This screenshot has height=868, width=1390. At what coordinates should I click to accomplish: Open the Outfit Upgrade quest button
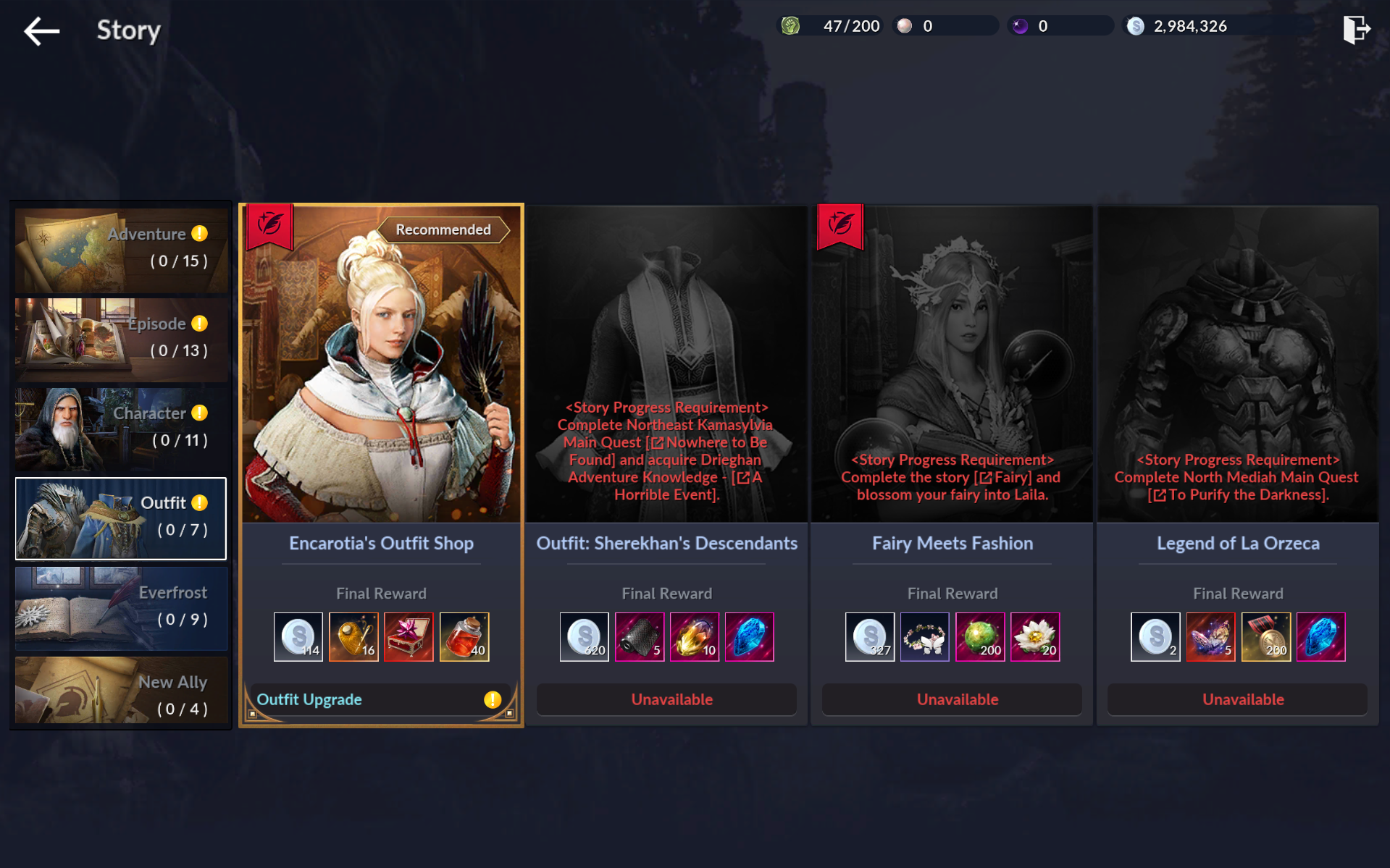coord(381,699)
